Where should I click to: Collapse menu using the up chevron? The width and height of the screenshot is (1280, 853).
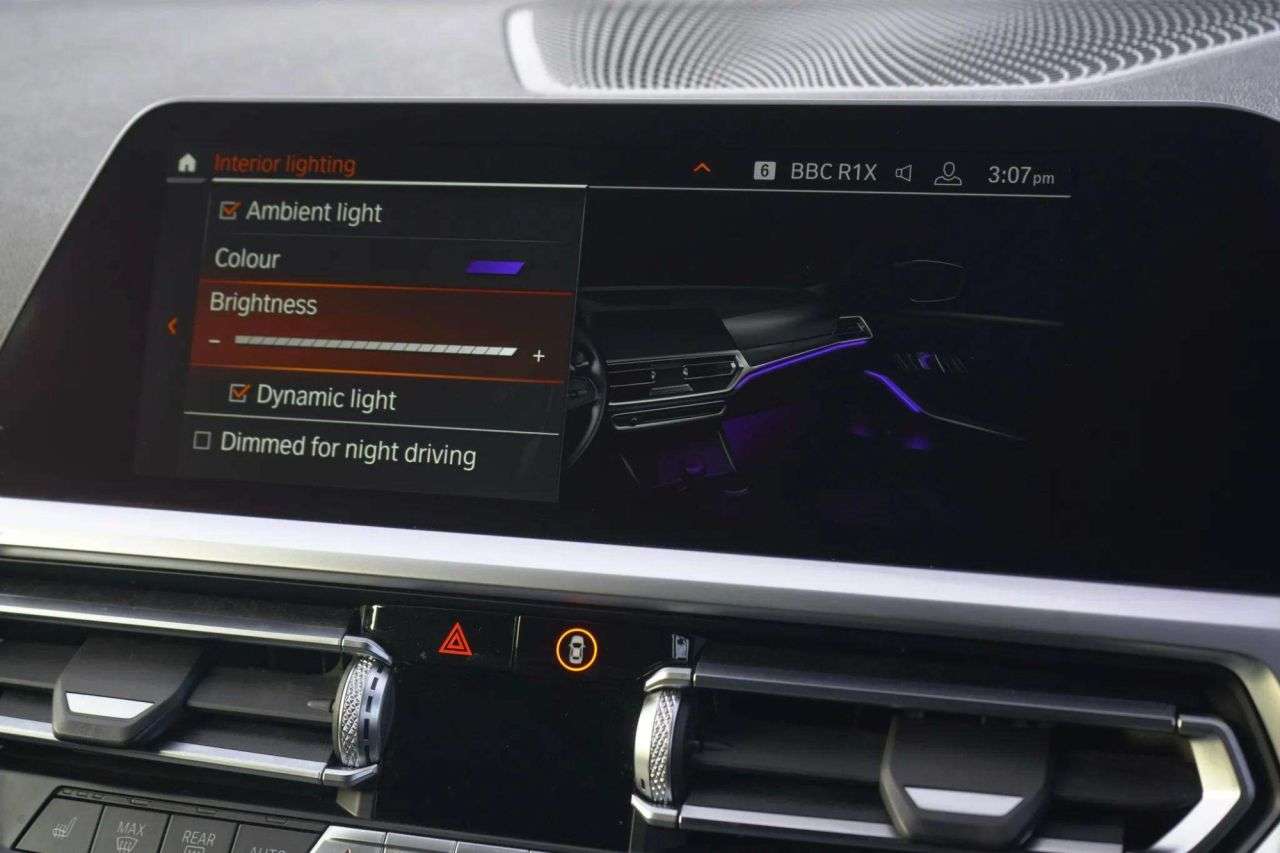coord(703,167)
